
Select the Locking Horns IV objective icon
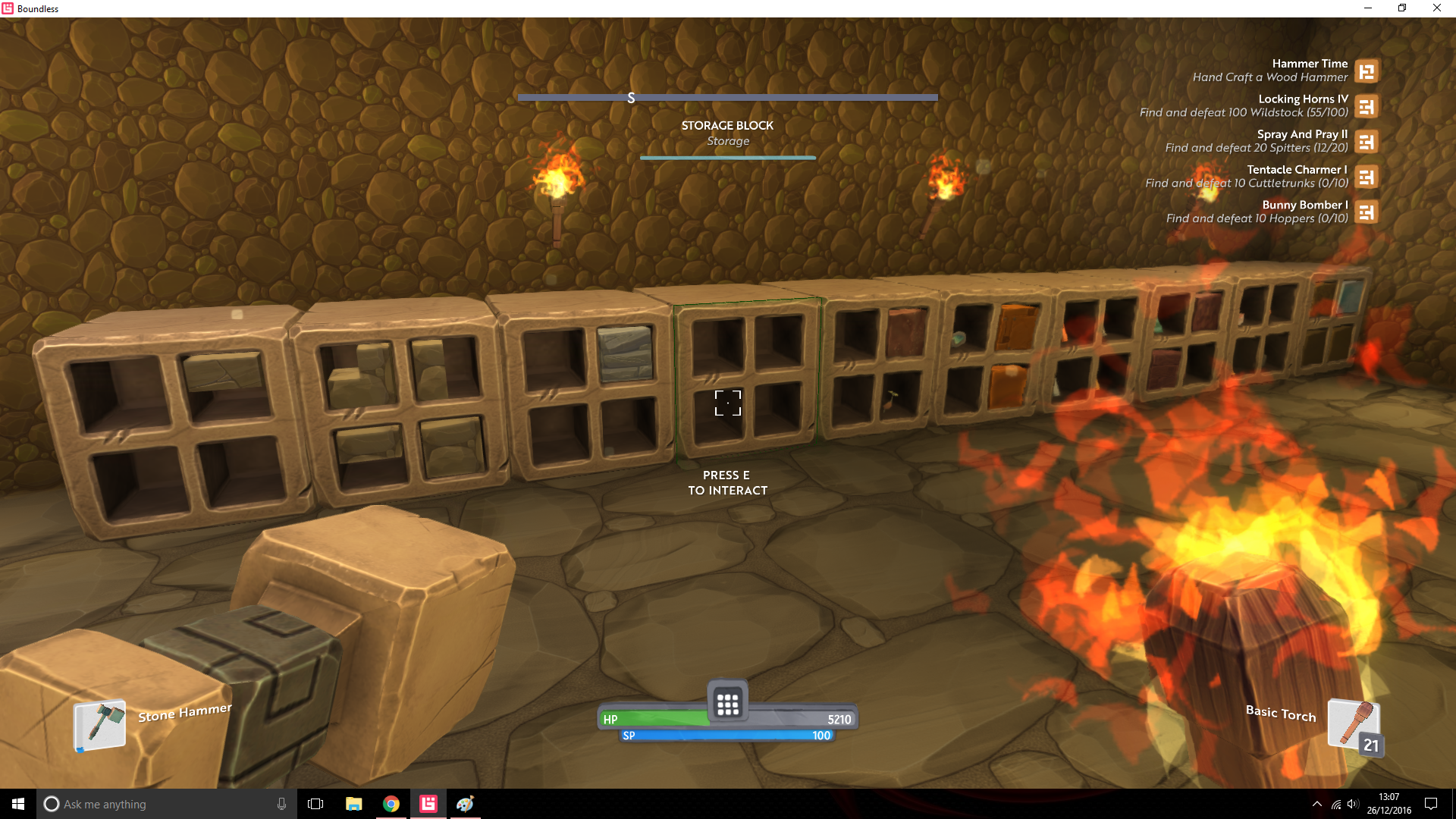1367,107
